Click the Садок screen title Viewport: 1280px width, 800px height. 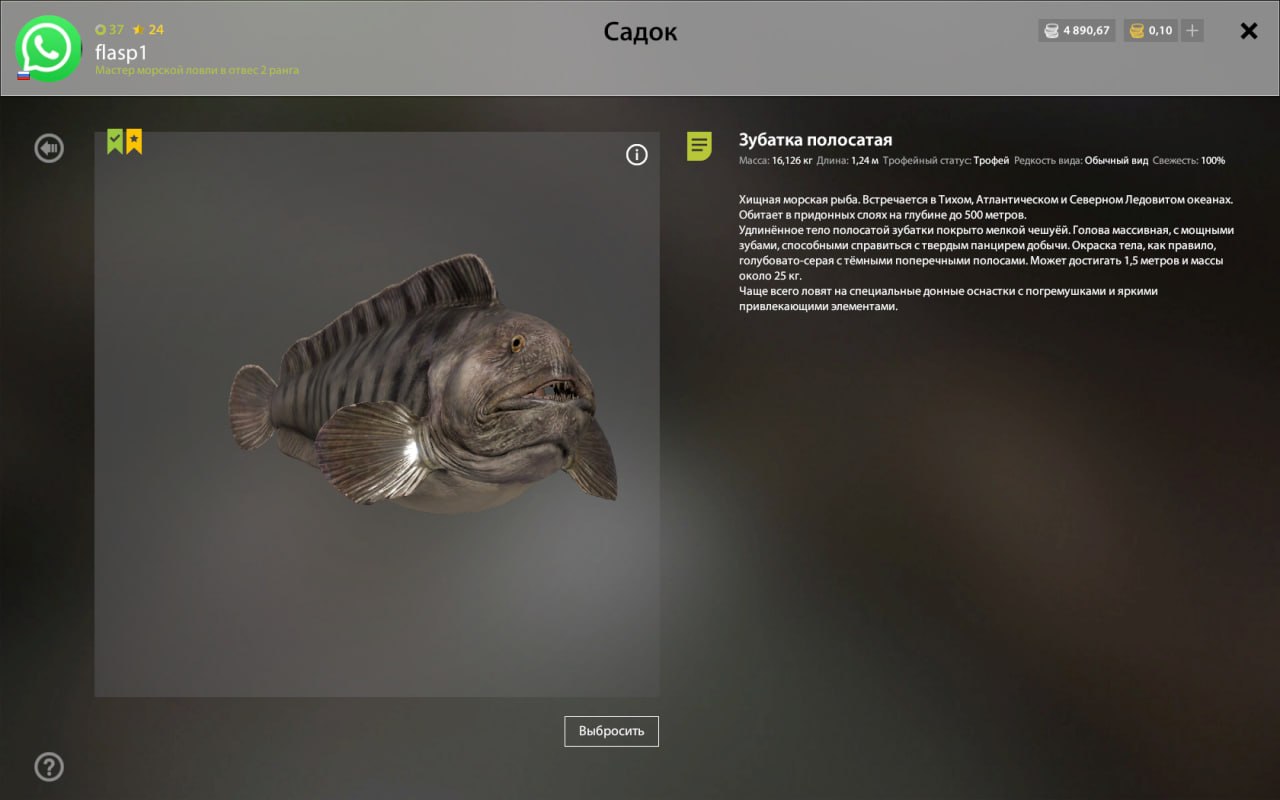click(640, 31)
